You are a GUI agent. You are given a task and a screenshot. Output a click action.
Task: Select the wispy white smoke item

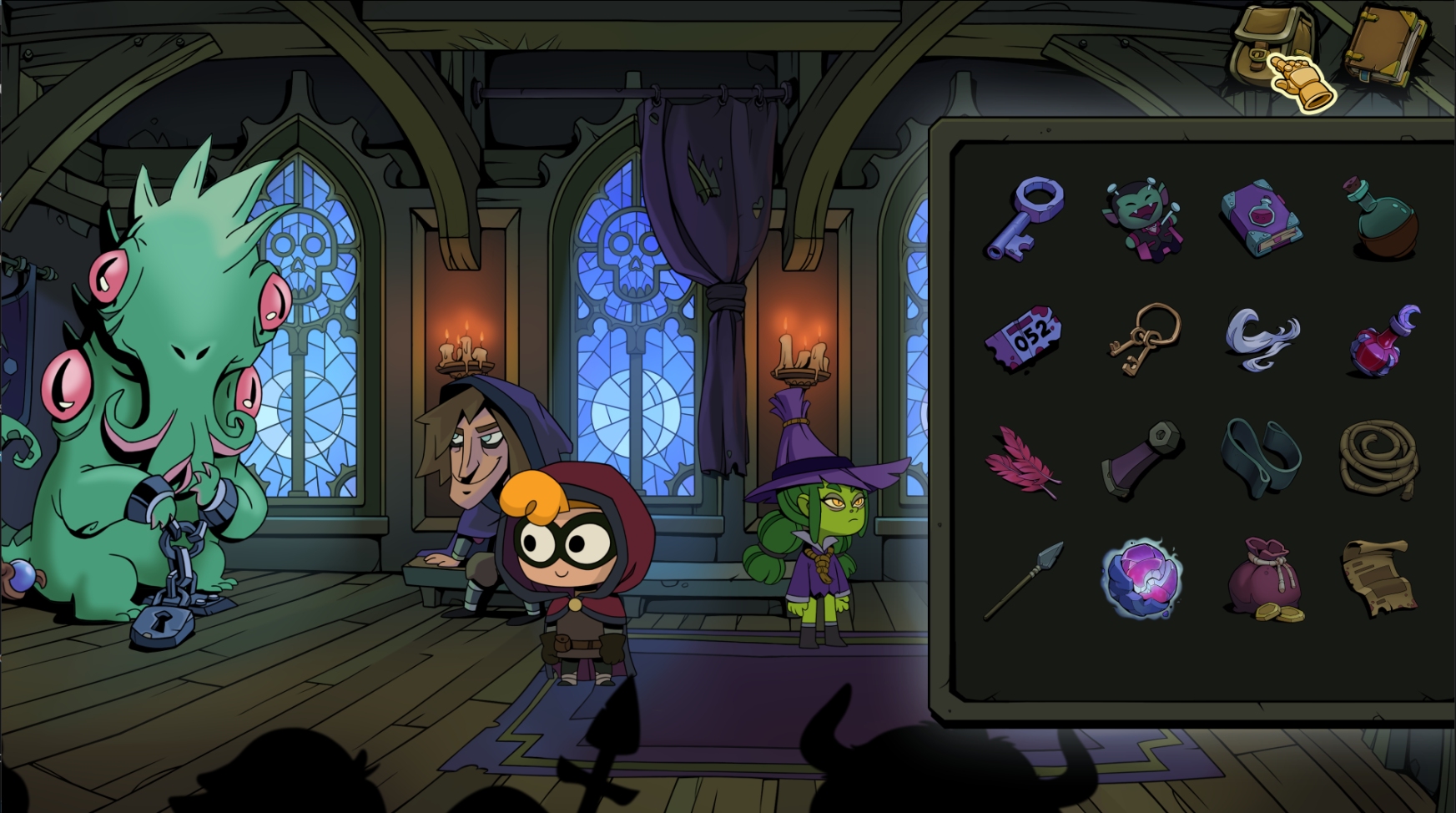tap(1262, 338)
